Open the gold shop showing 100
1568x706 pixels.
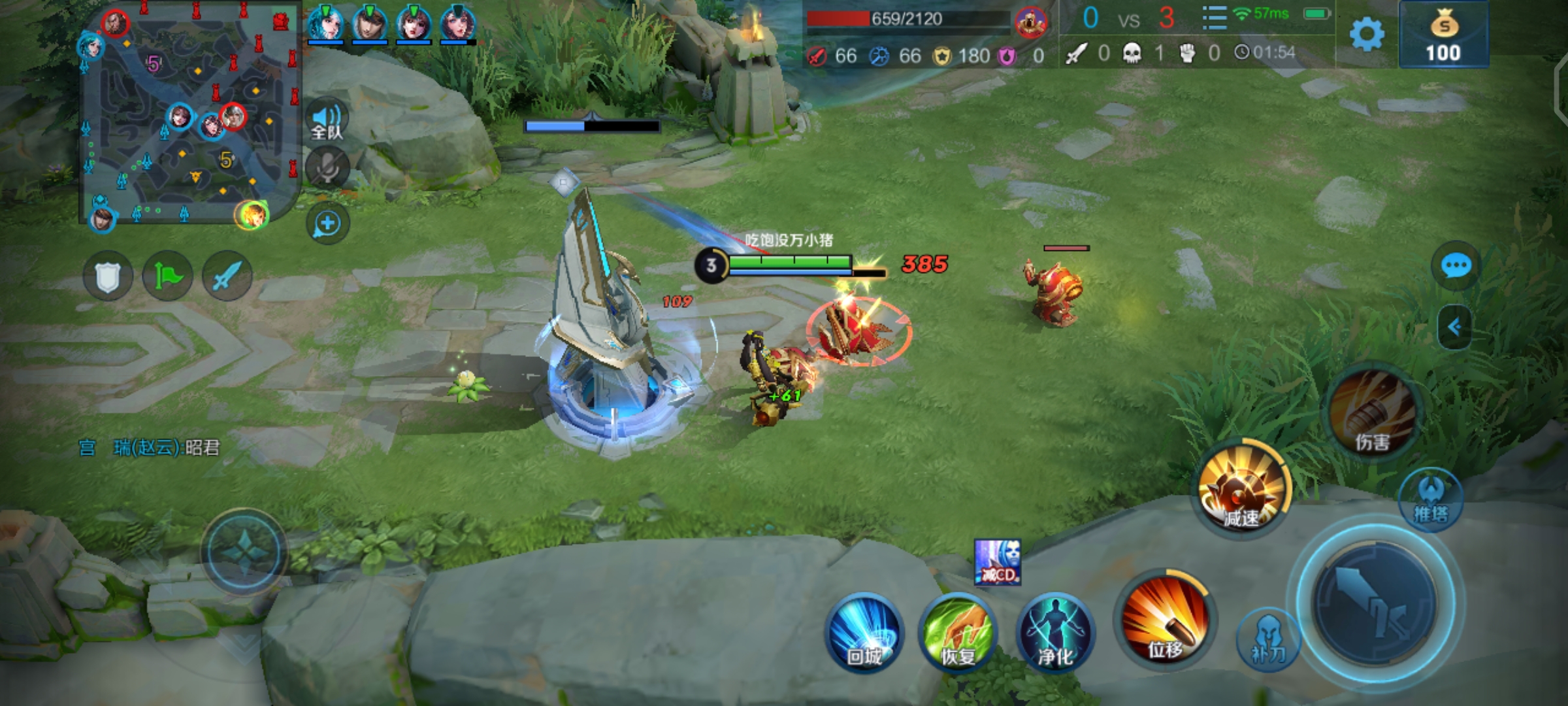point(1444,35)
